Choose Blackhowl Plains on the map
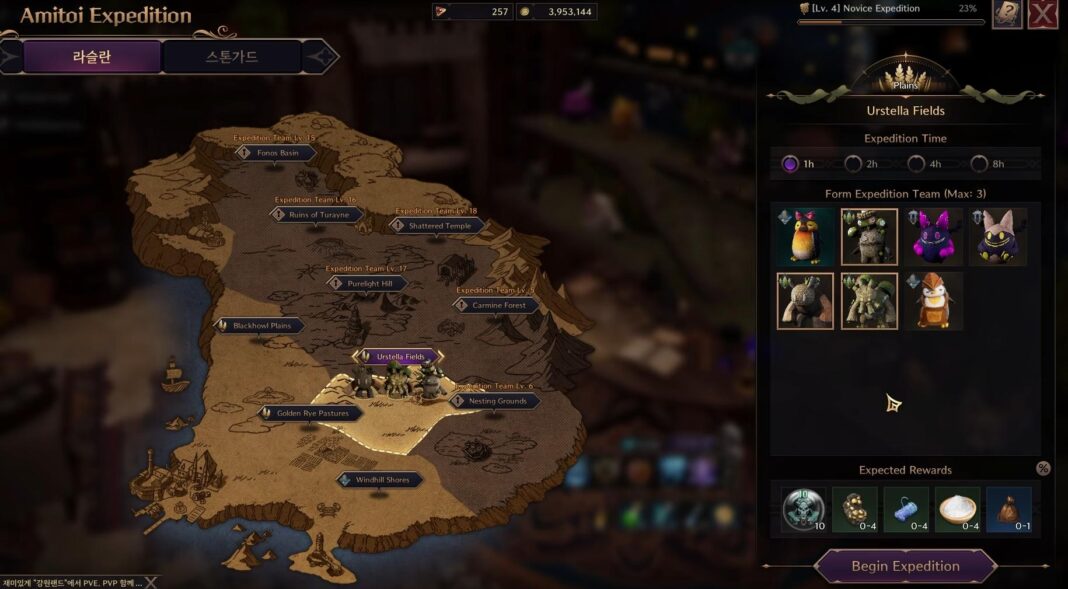 (261, 326)
